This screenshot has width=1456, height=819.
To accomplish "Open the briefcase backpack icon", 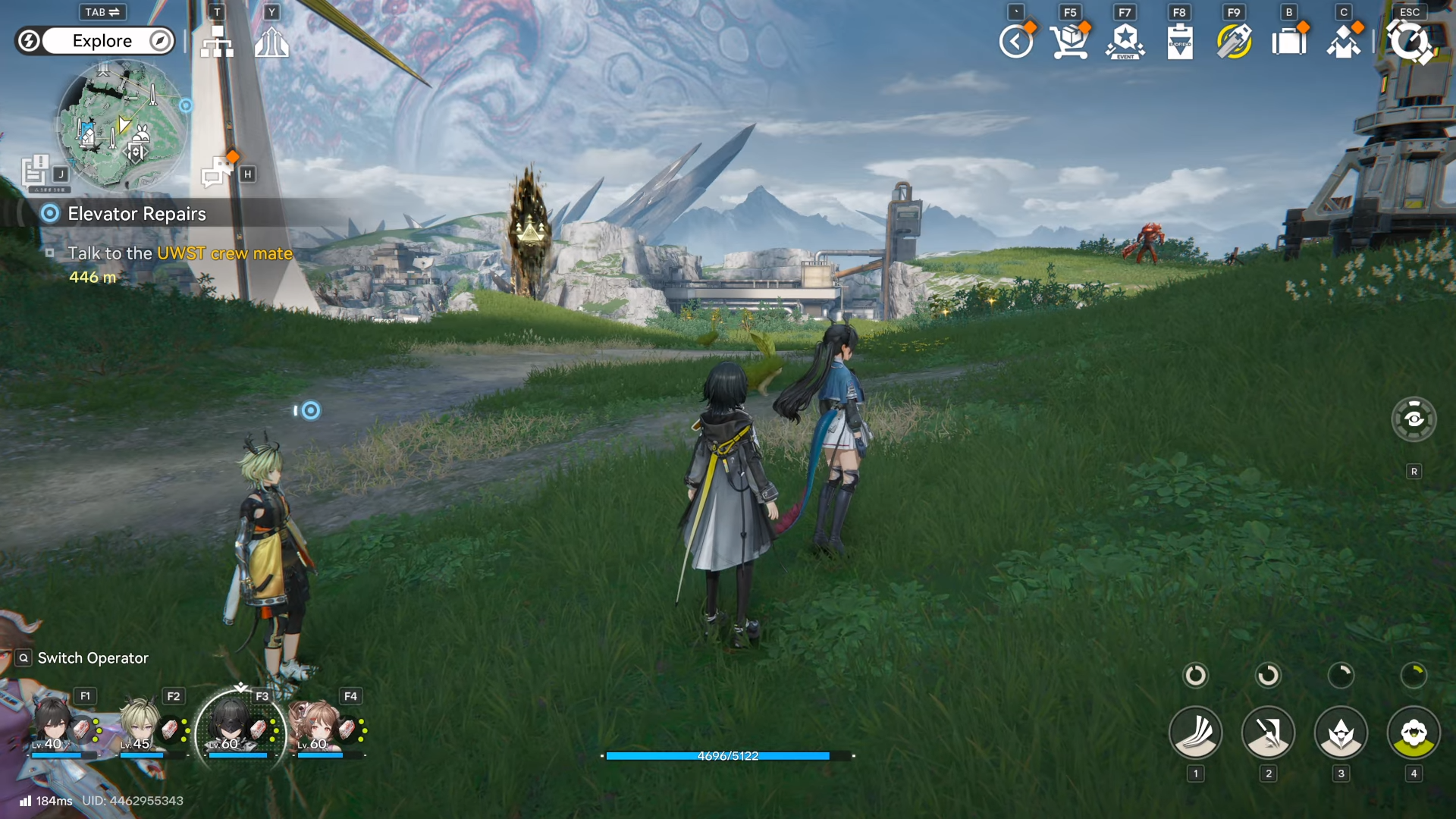I will 1289,42.
